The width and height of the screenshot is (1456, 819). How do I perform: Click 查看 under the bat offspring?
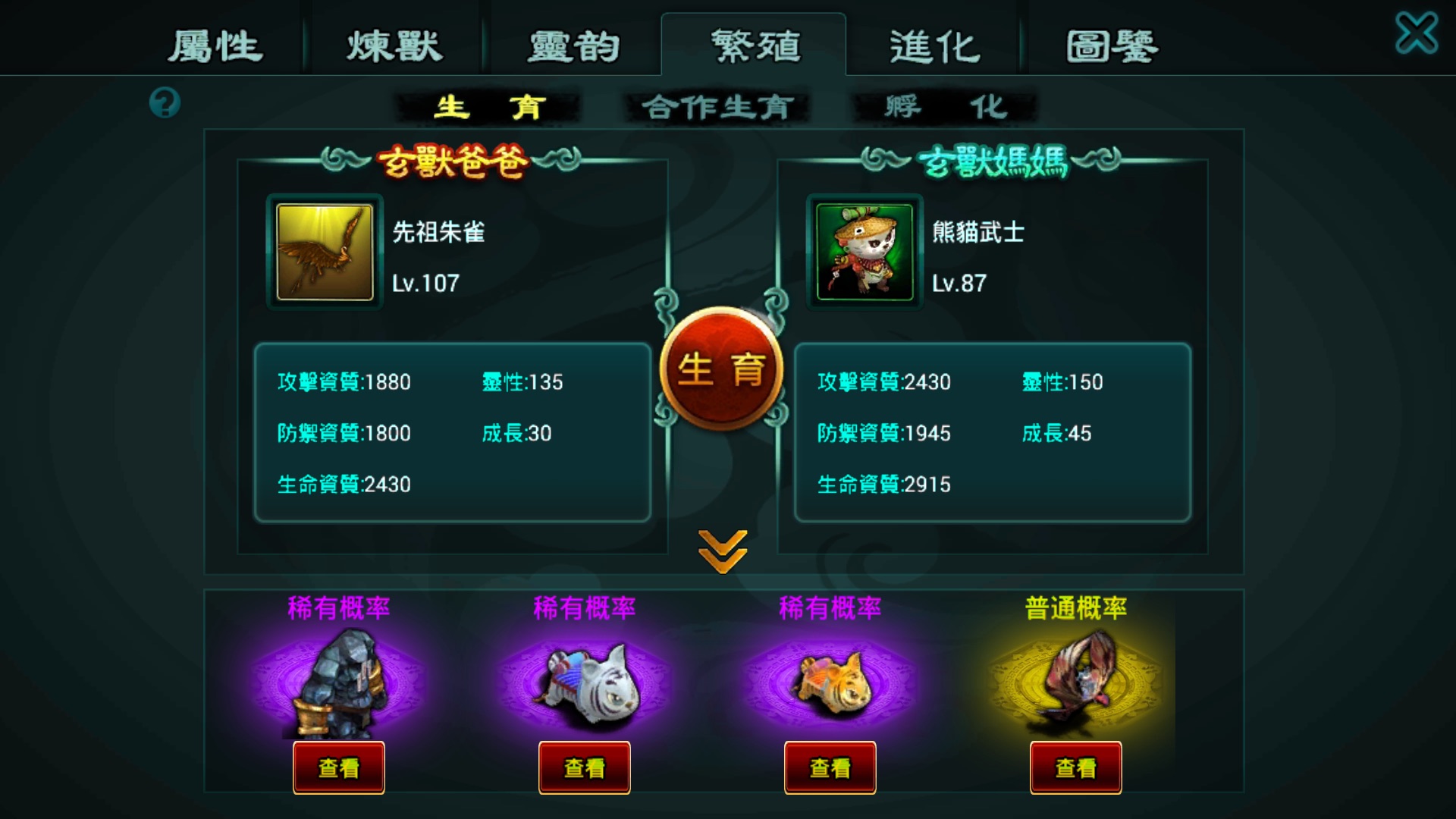[1076, 767]
